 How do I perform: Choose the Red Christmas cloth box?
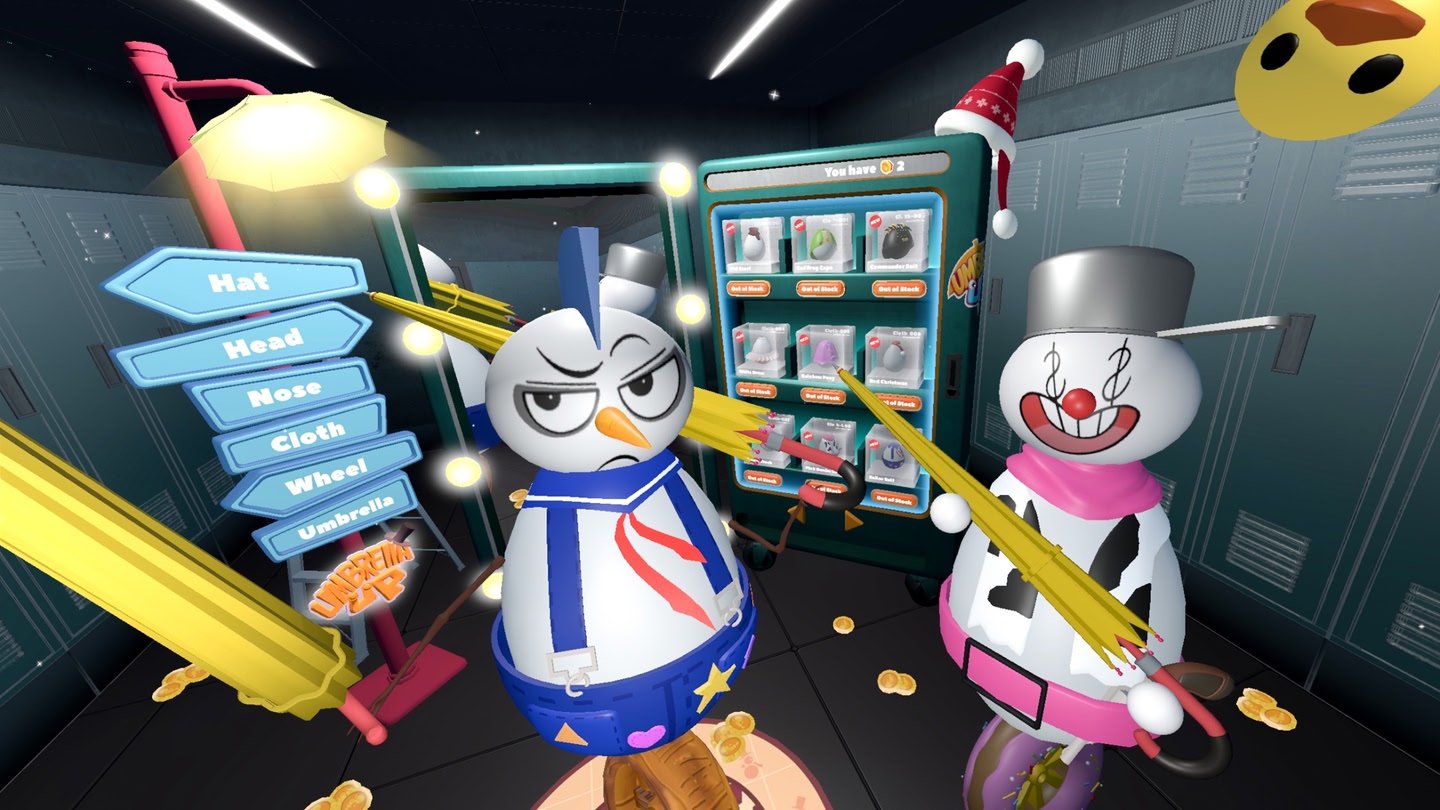click(893, 357)
